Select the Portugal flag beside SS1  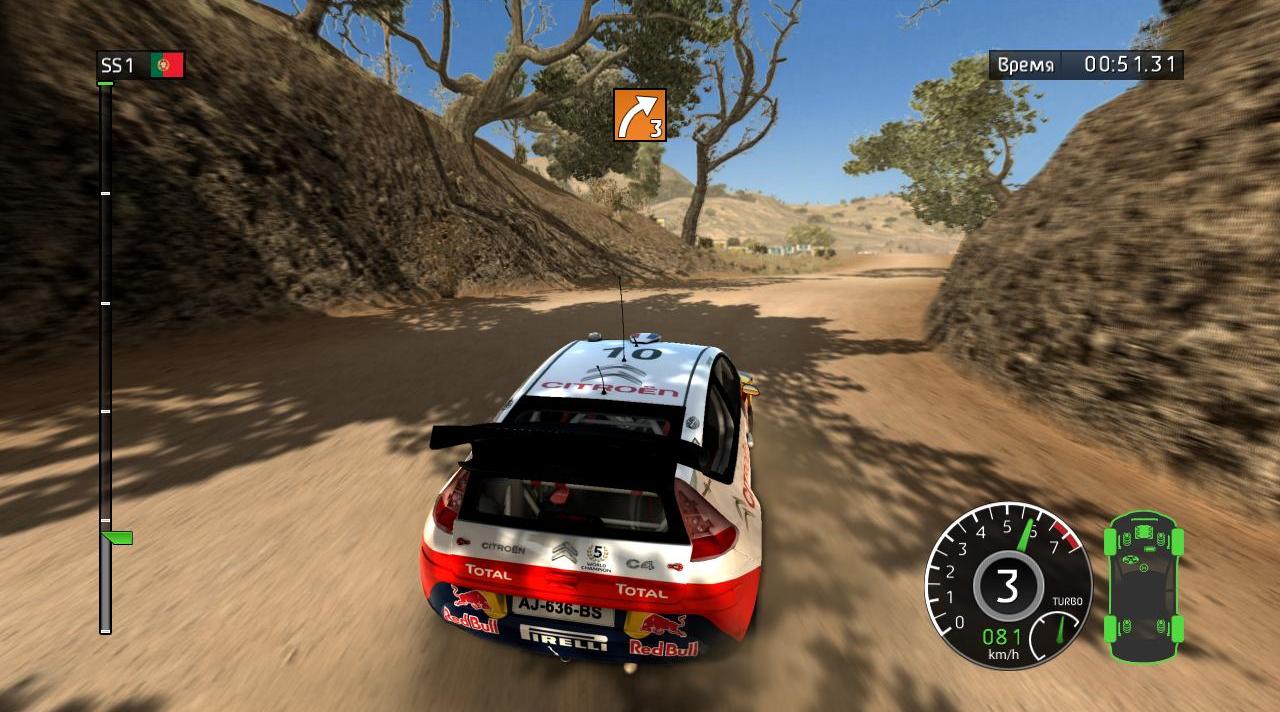(x=167, y=66)
